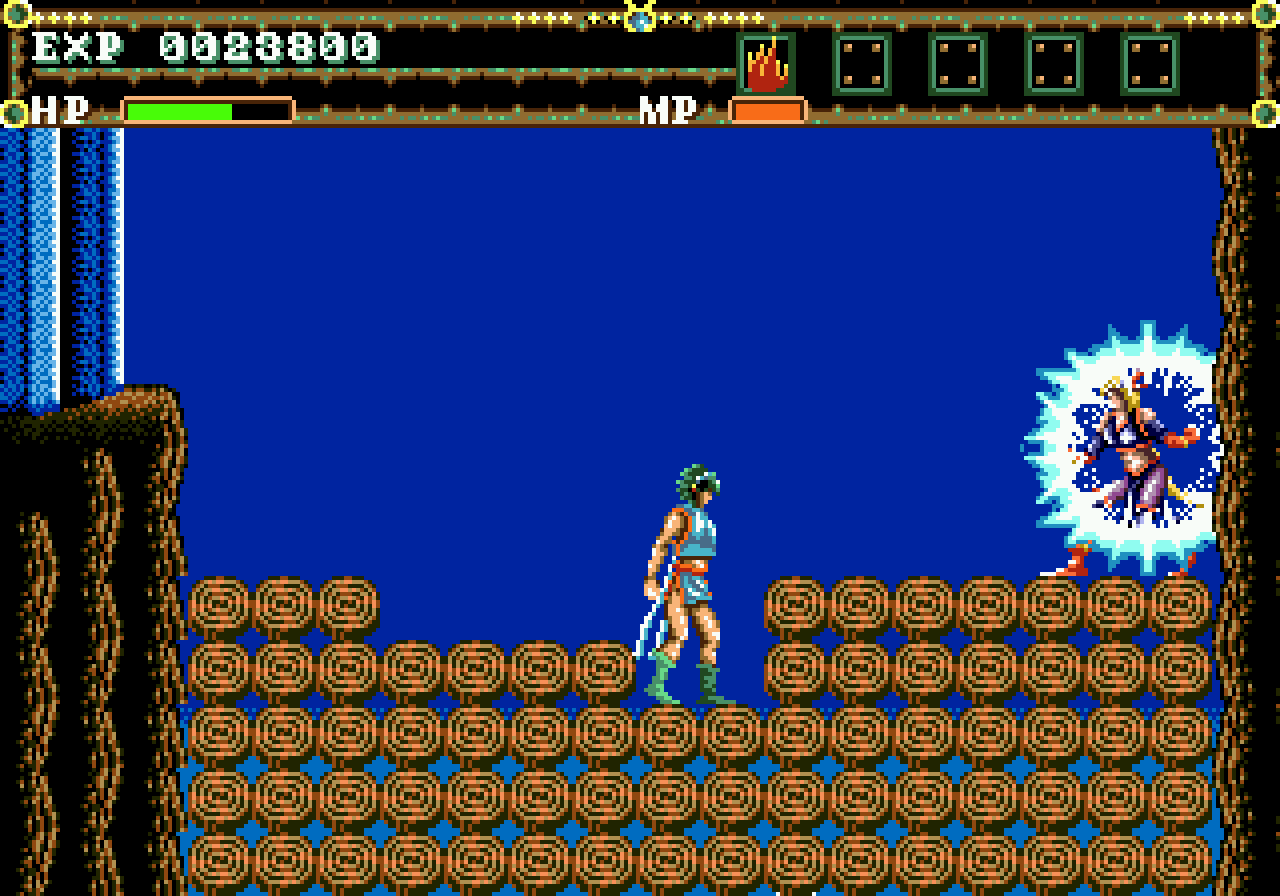The image size is (1280, 896).
Task: Select the fire magic spell slot
Action: [766, 64]
